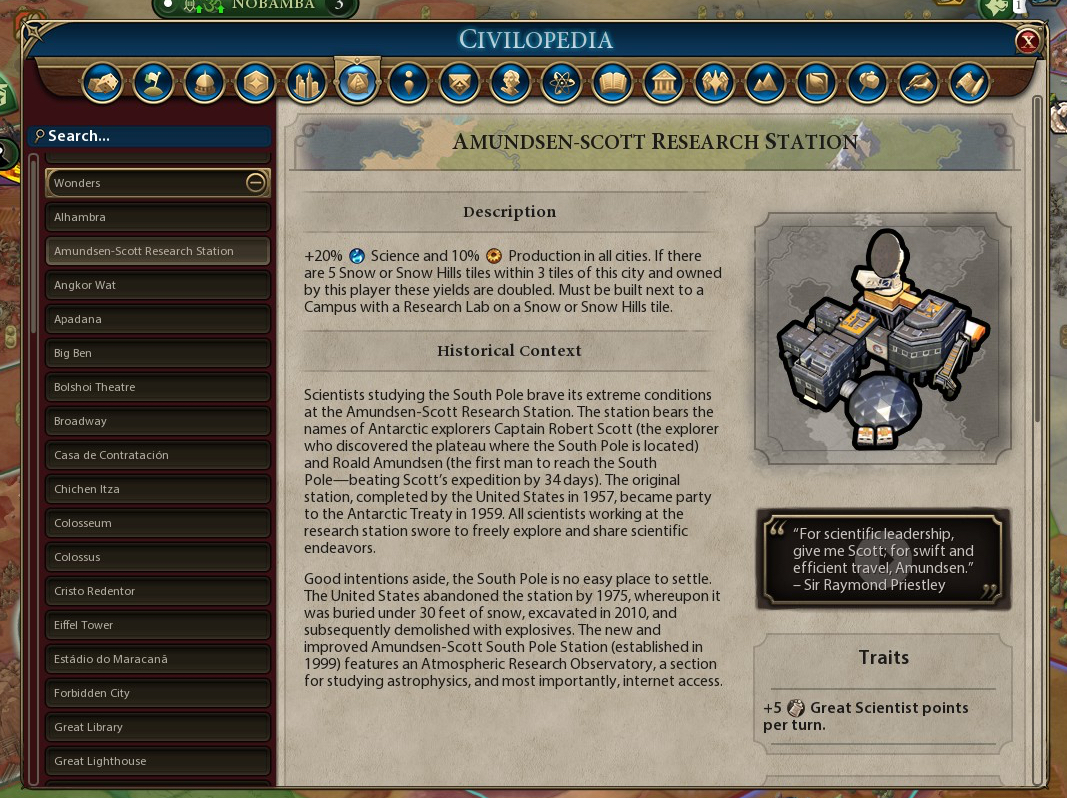The height and width of the screenshot is (798, 1067).
Task: Select the Chichen Itza entry
Action: [x=158, y=489]
